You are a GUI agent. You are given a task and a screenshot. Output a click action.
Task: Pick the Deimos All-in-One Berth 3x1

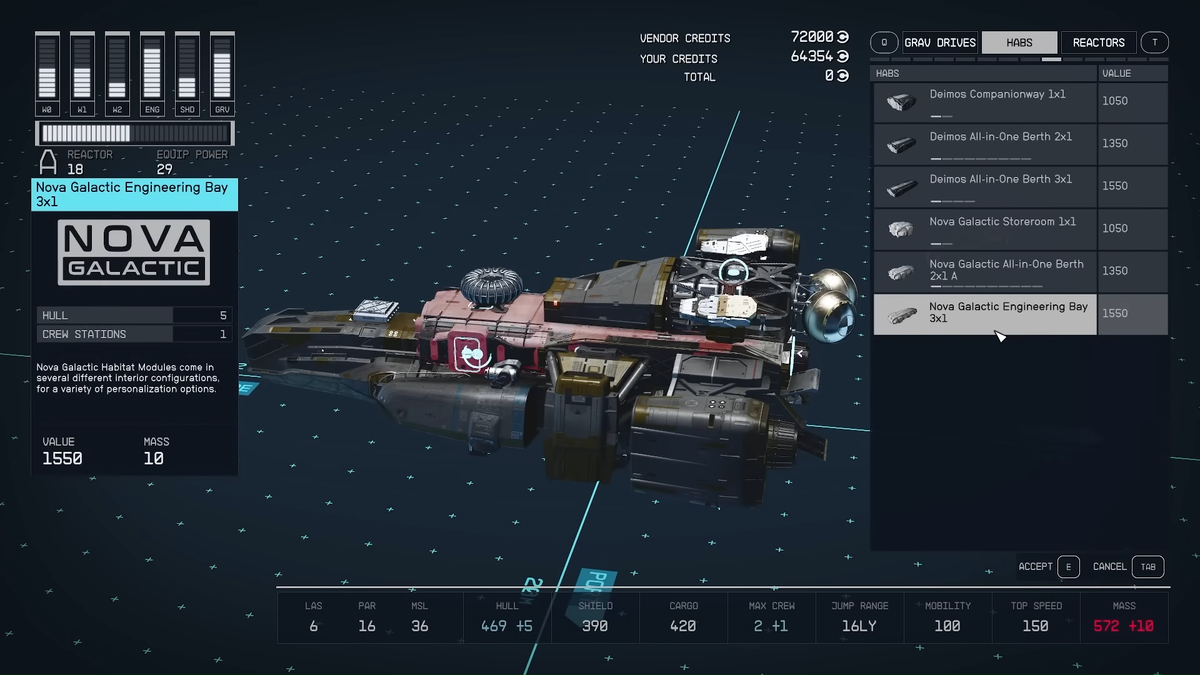tap(986, 187)
